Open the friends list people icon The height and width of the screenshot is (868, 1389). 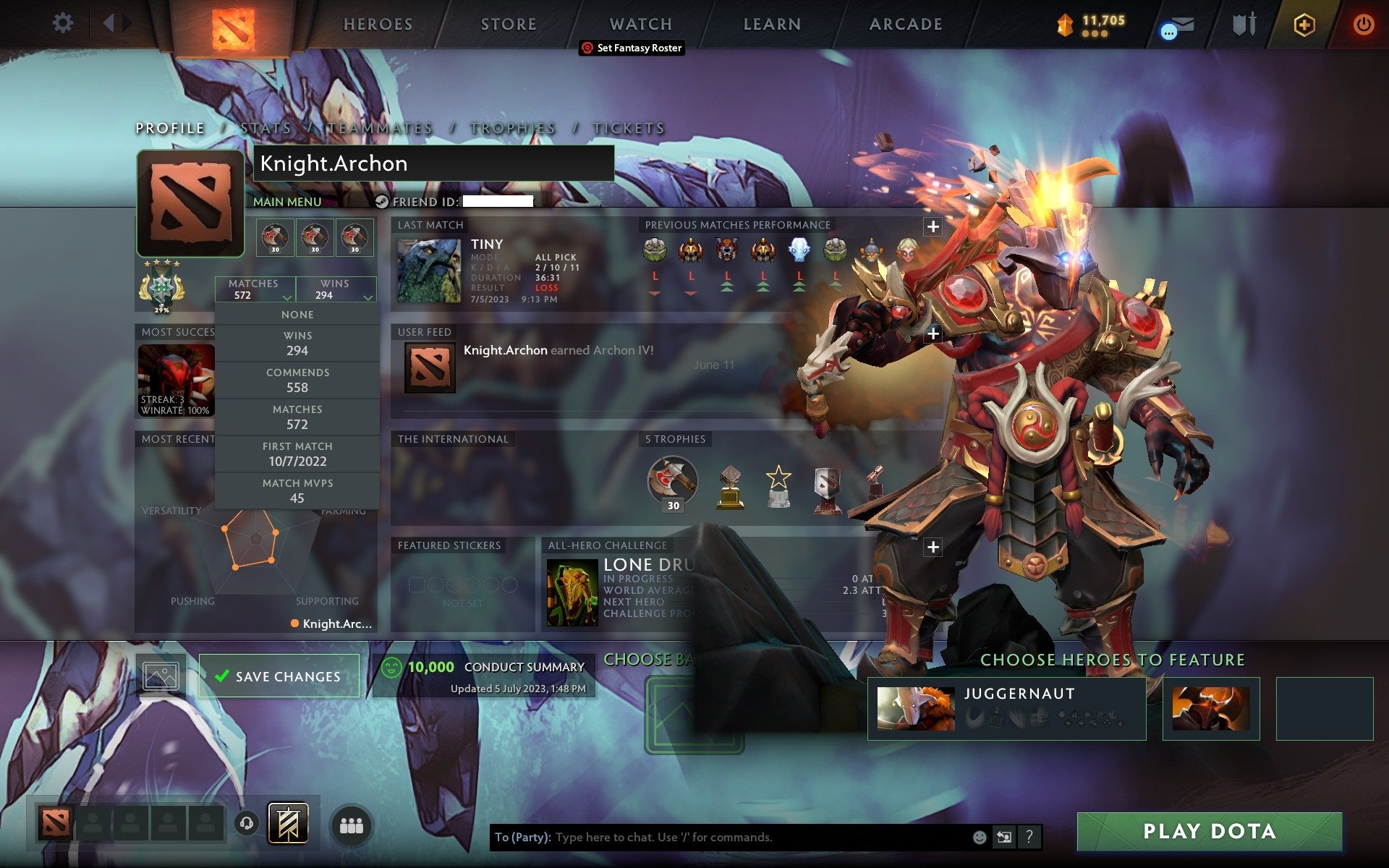pyautogui.click(x=350, y=823)
